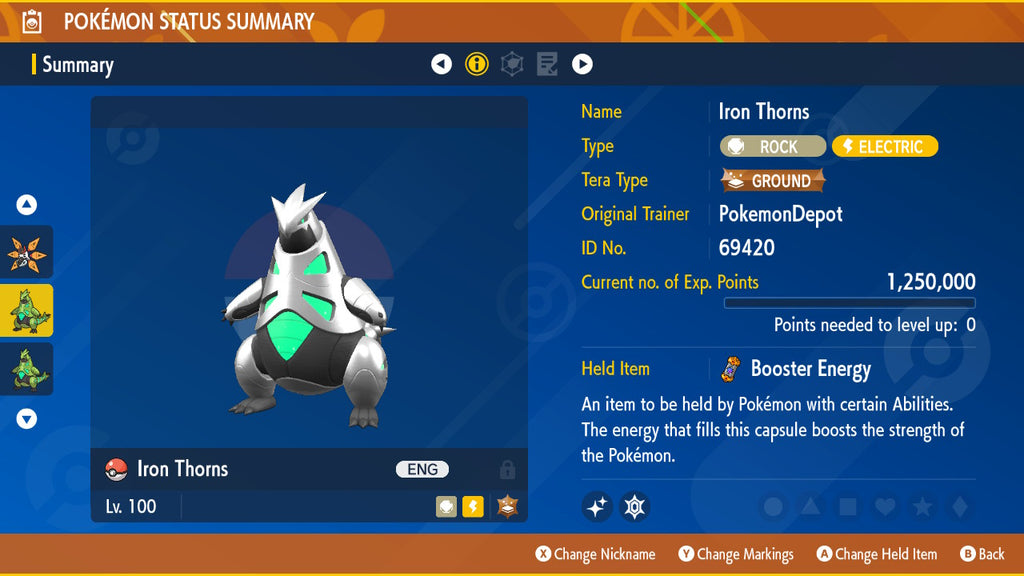Toggle the square marking

click(848, 507)
